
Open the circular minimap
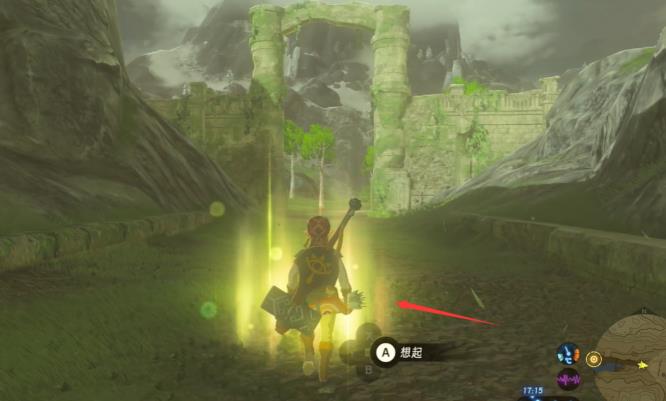tap(636, 356)
